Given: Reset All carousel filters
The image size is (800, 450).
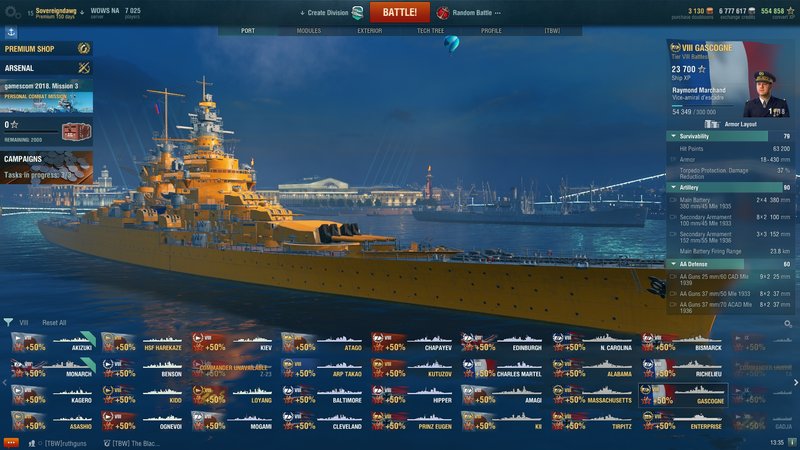Looking at the screenshot, I should (x=54, y=323).
